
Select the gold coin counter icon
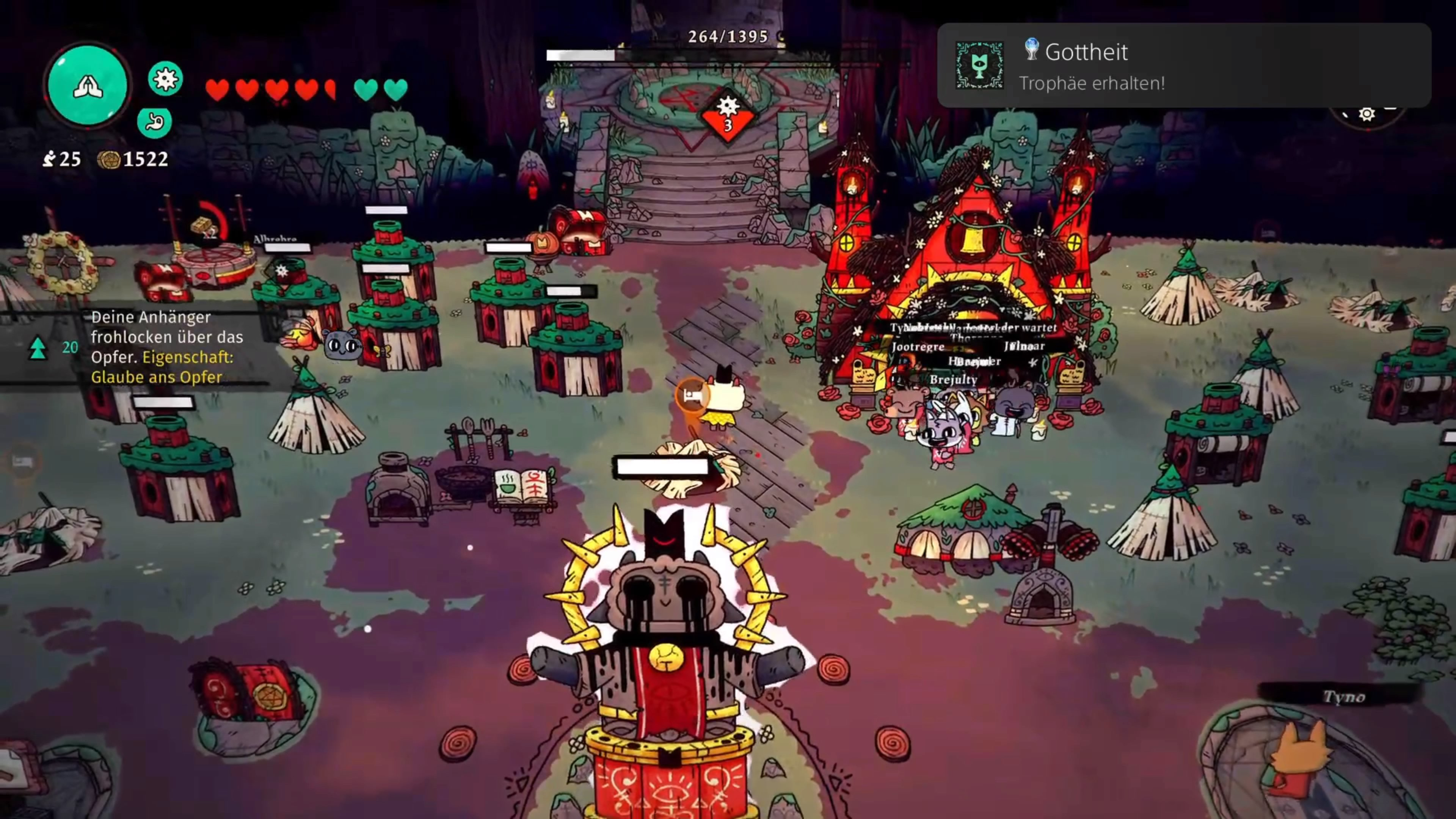[x=108, y=160]
